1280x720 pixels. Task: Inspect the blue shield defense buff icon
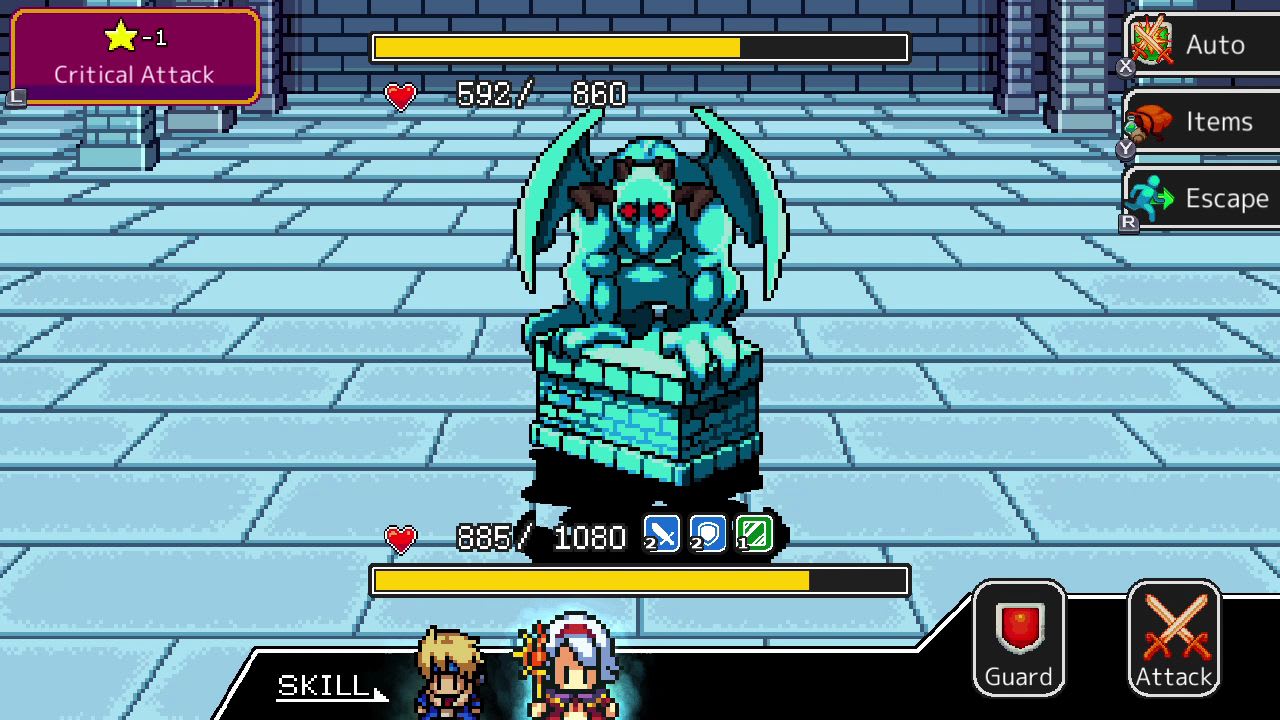coord(708,533)
